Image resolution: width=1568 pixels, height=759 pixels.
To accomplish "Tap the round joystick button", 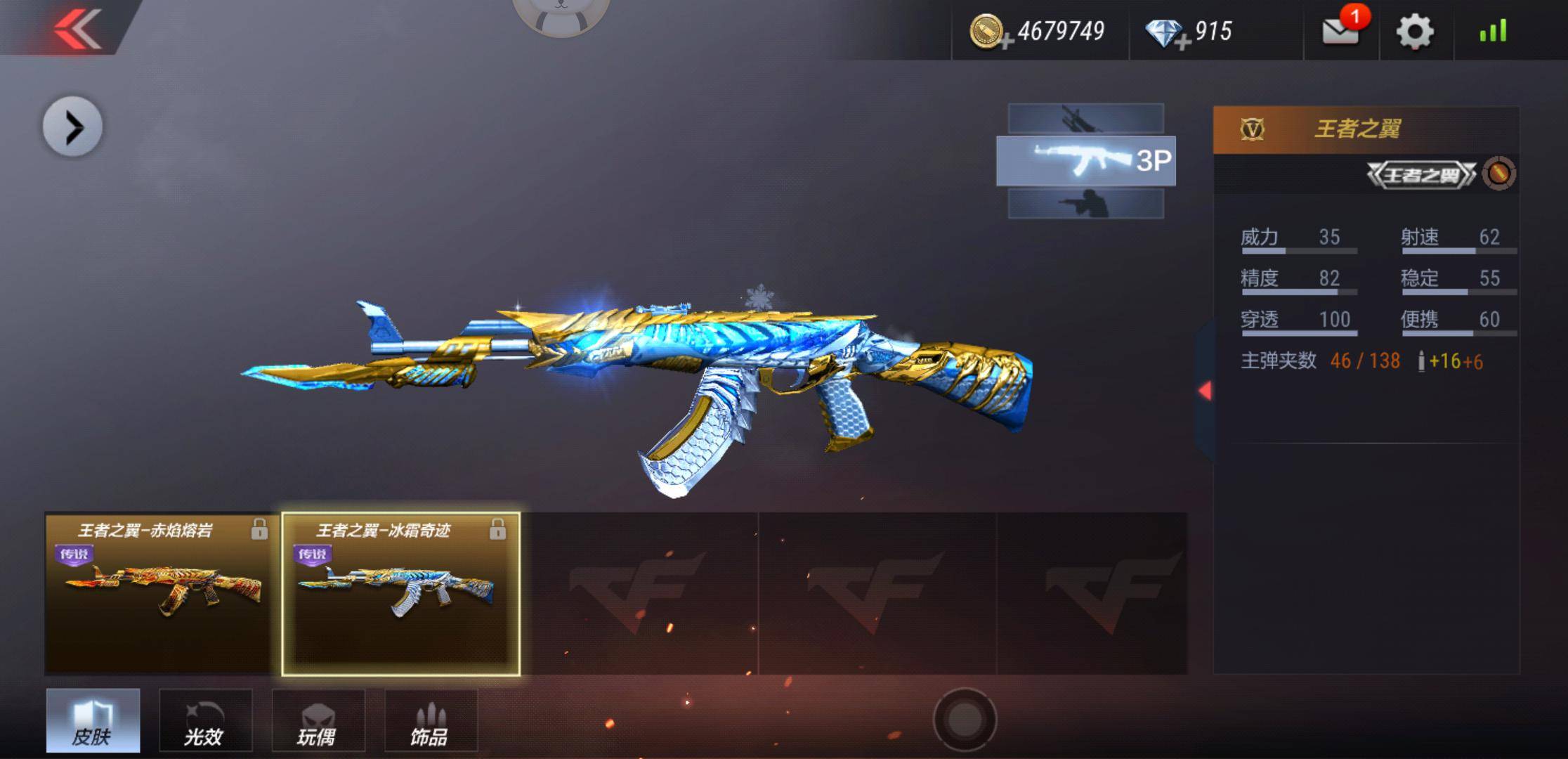I will pyautogui.click(x=965, y=719).
